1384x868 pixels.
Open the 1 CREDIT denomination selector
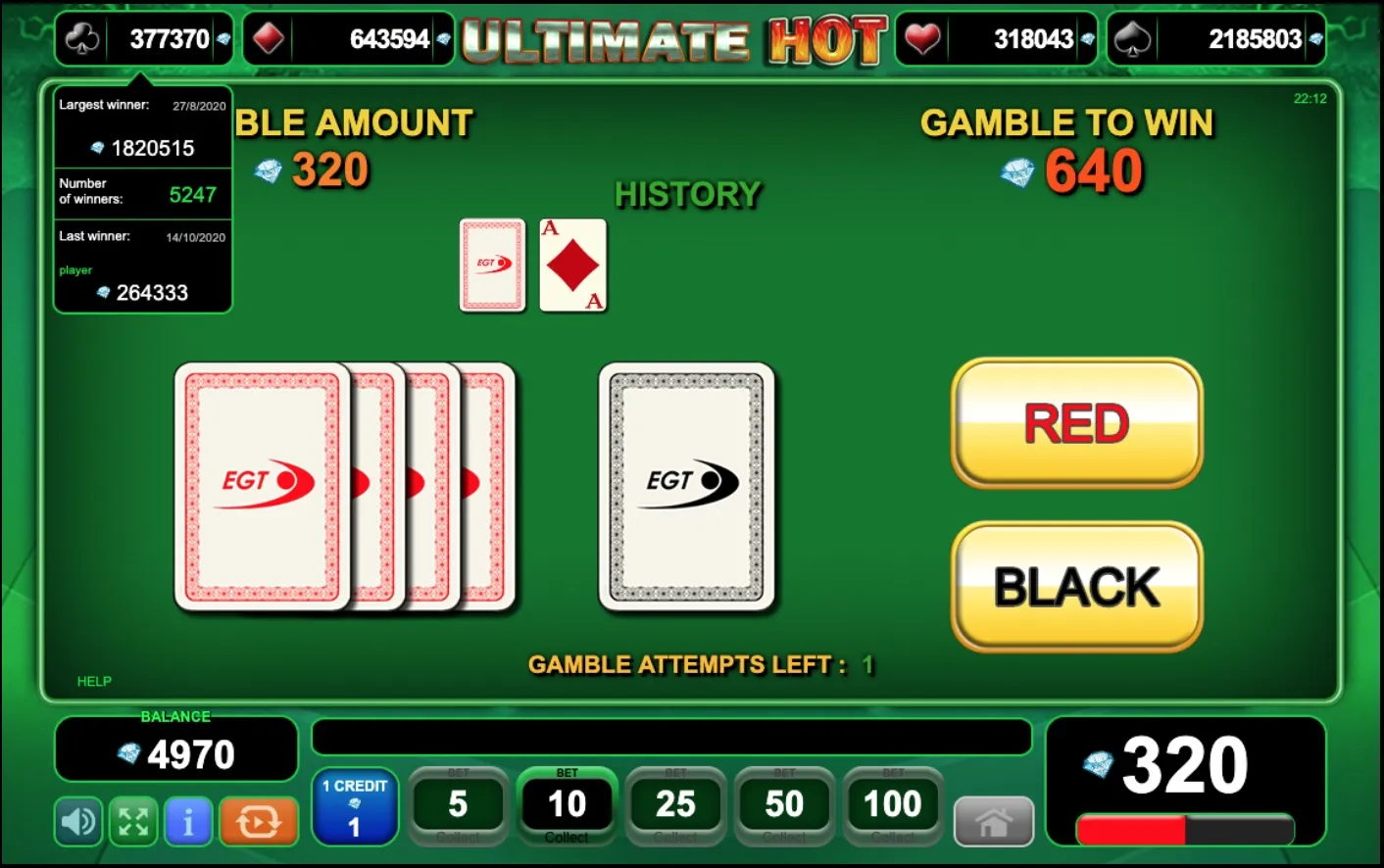point(354,806)
